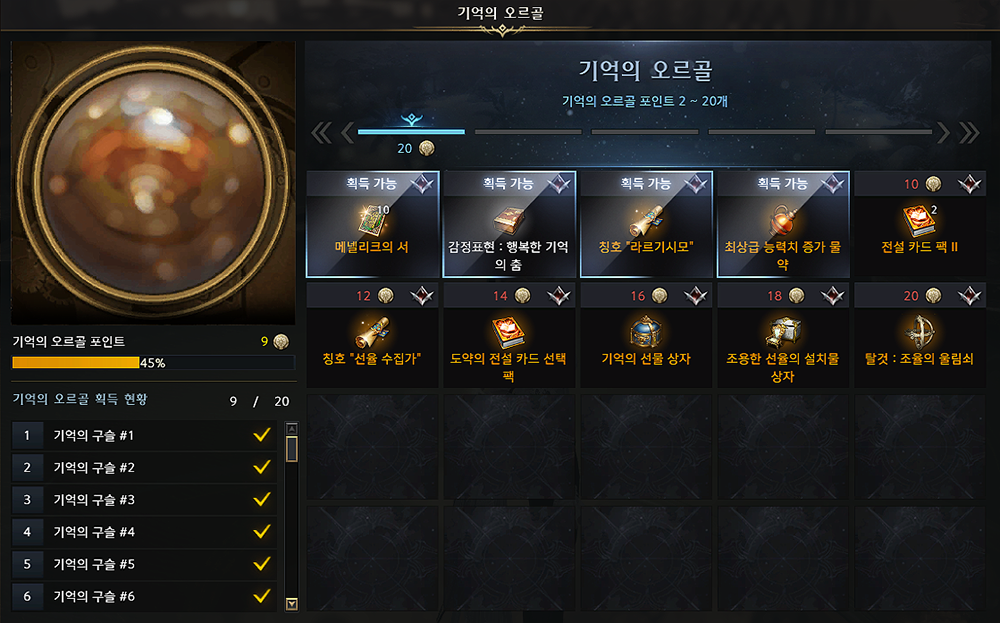Select the 전설 카드 팩 II reward tile
1000x623 pixels.
point(920,224)
